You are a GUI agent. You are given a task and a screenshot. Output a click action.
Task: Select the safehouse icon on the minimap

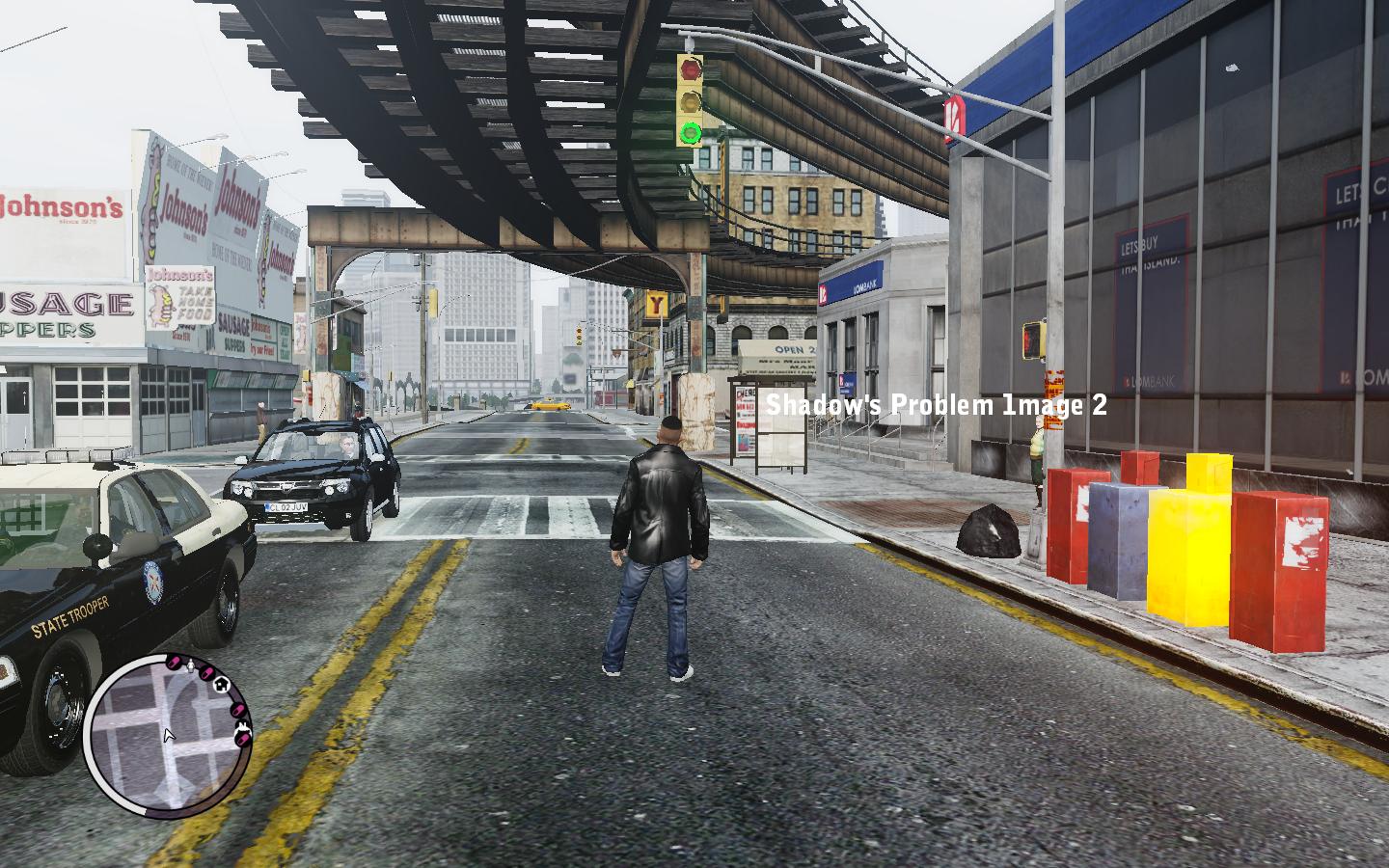[221, 683]
